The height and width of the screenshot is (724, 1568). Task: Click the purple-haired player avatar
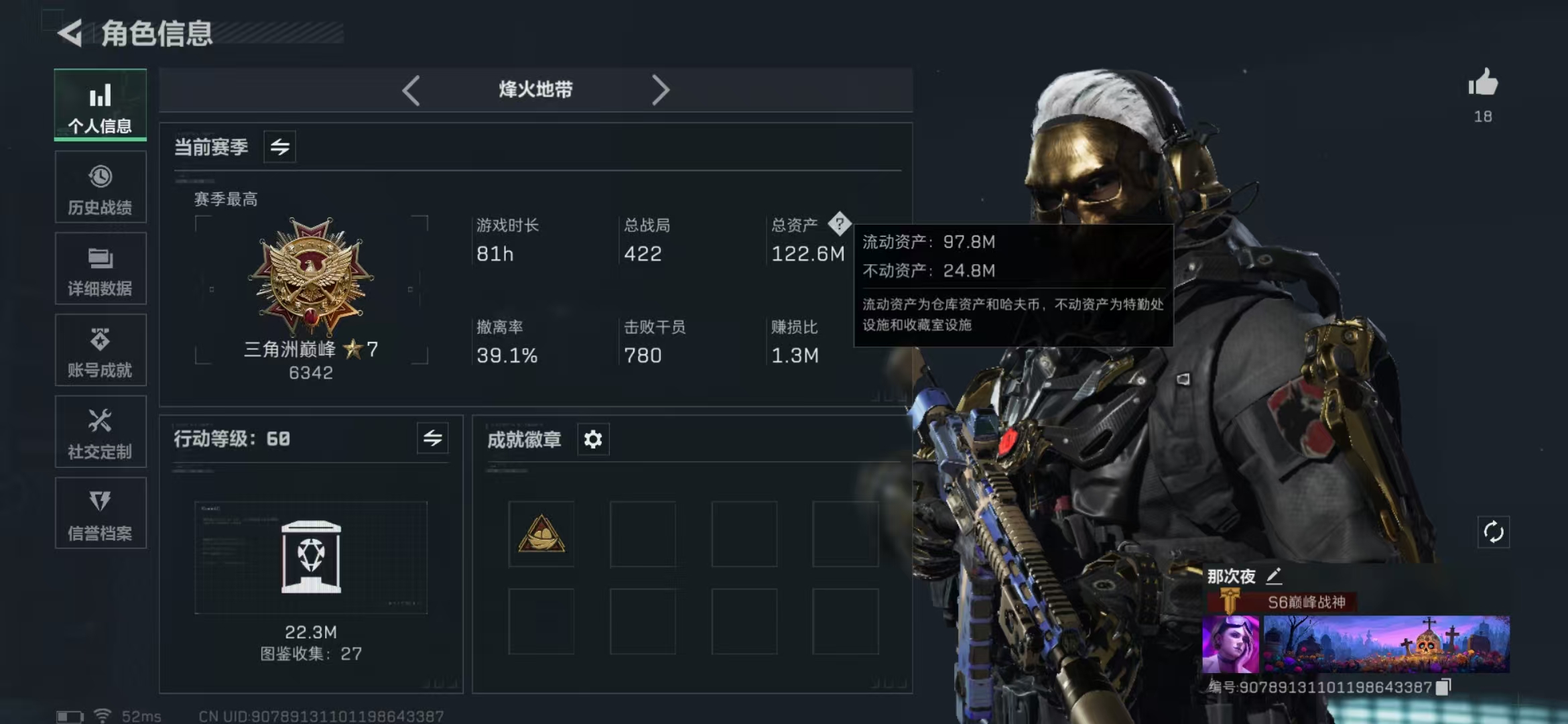click(x=1230, y=644)
